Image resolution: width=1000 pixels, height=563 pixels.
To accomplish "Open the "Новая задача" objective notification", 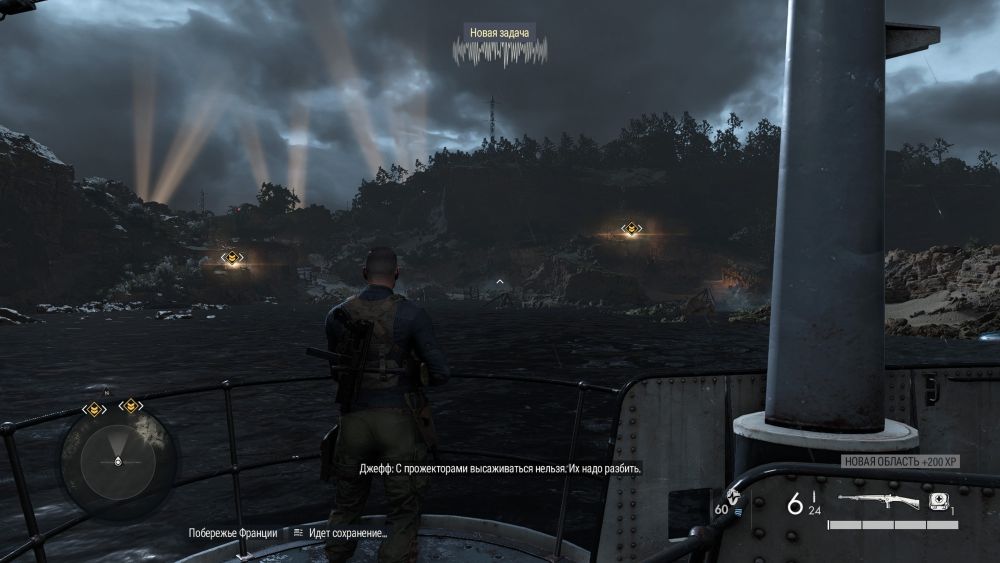I will coord(499,33).
